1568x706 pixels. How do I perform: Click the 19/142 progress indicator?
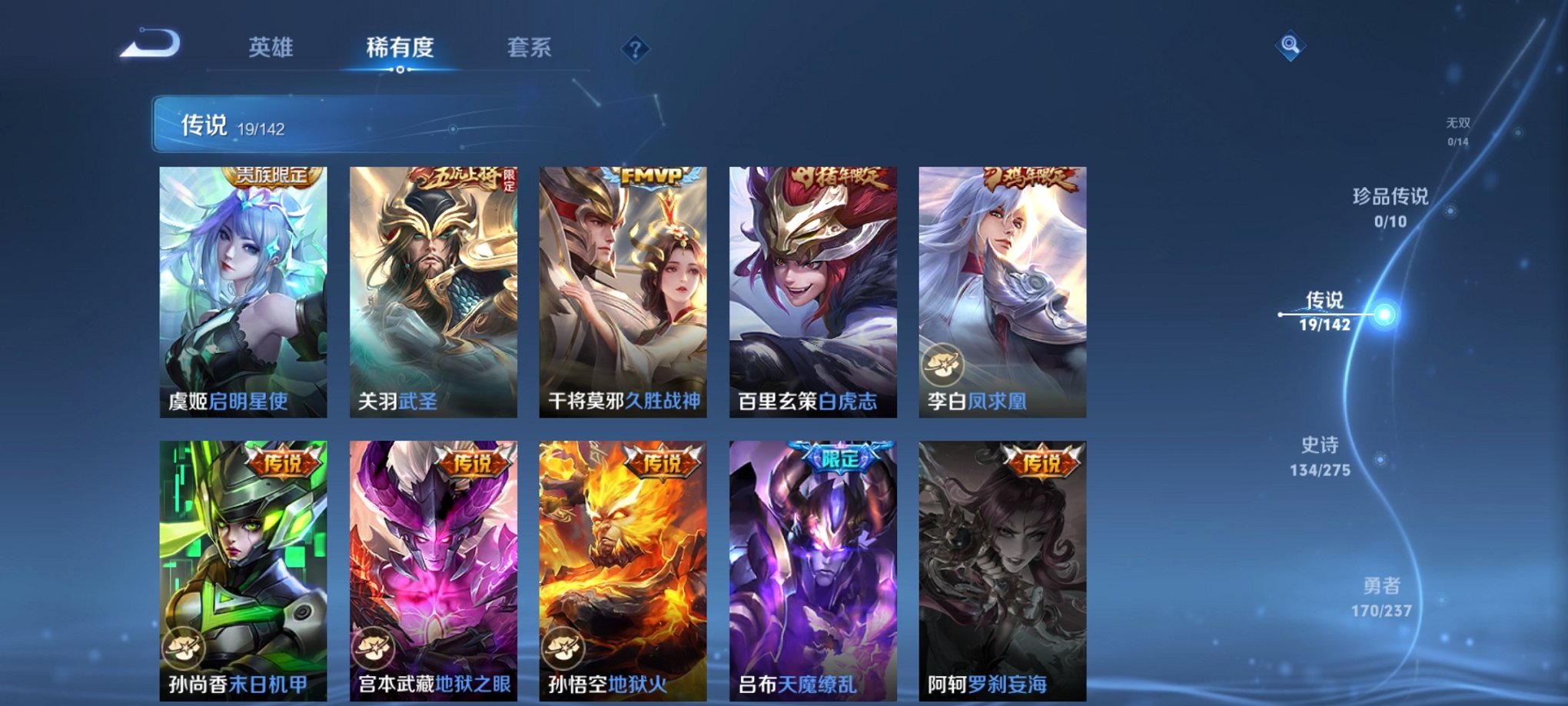click(x=262, y=129)
